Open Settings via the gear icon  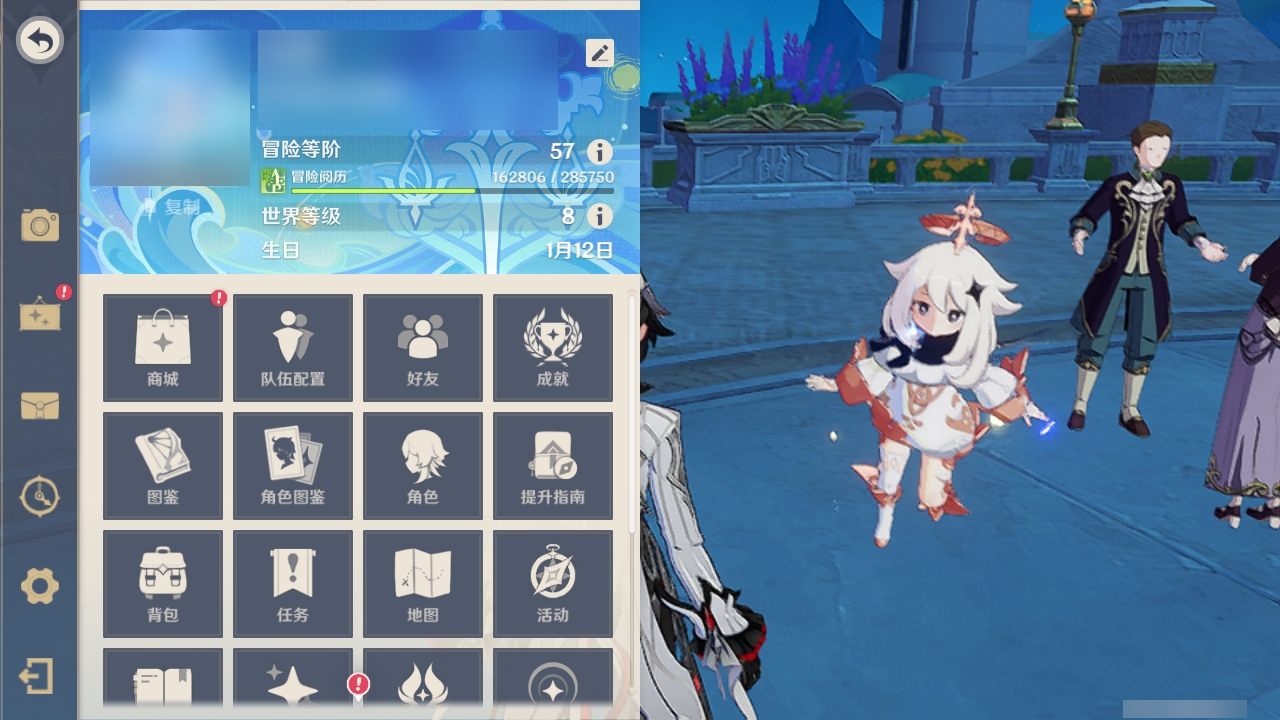(40, 587)
